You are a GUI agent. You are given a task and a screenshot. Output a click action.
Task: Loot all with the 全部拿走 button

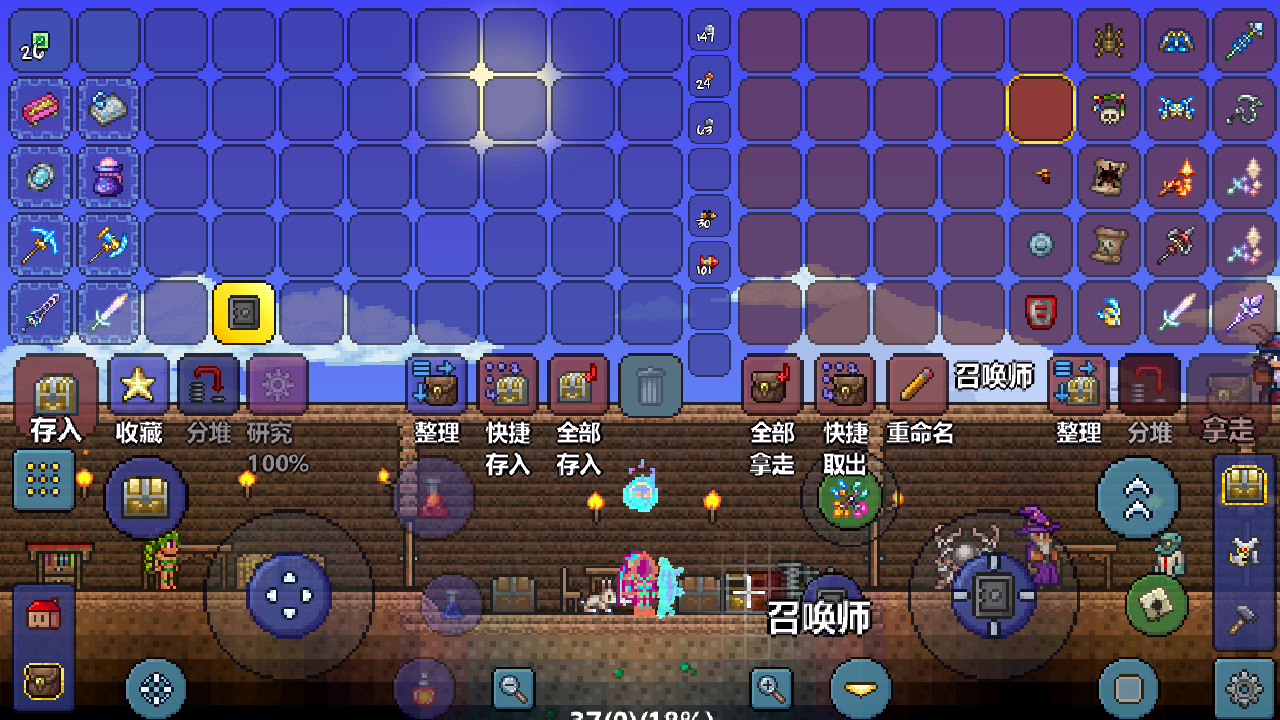(x=772, y=386)
